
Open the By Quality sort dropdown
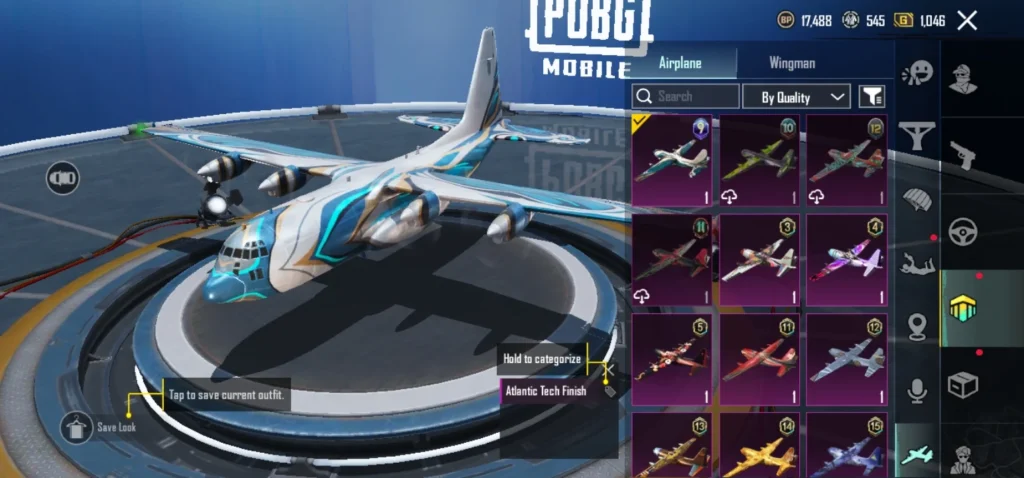[x=797, y=96]
